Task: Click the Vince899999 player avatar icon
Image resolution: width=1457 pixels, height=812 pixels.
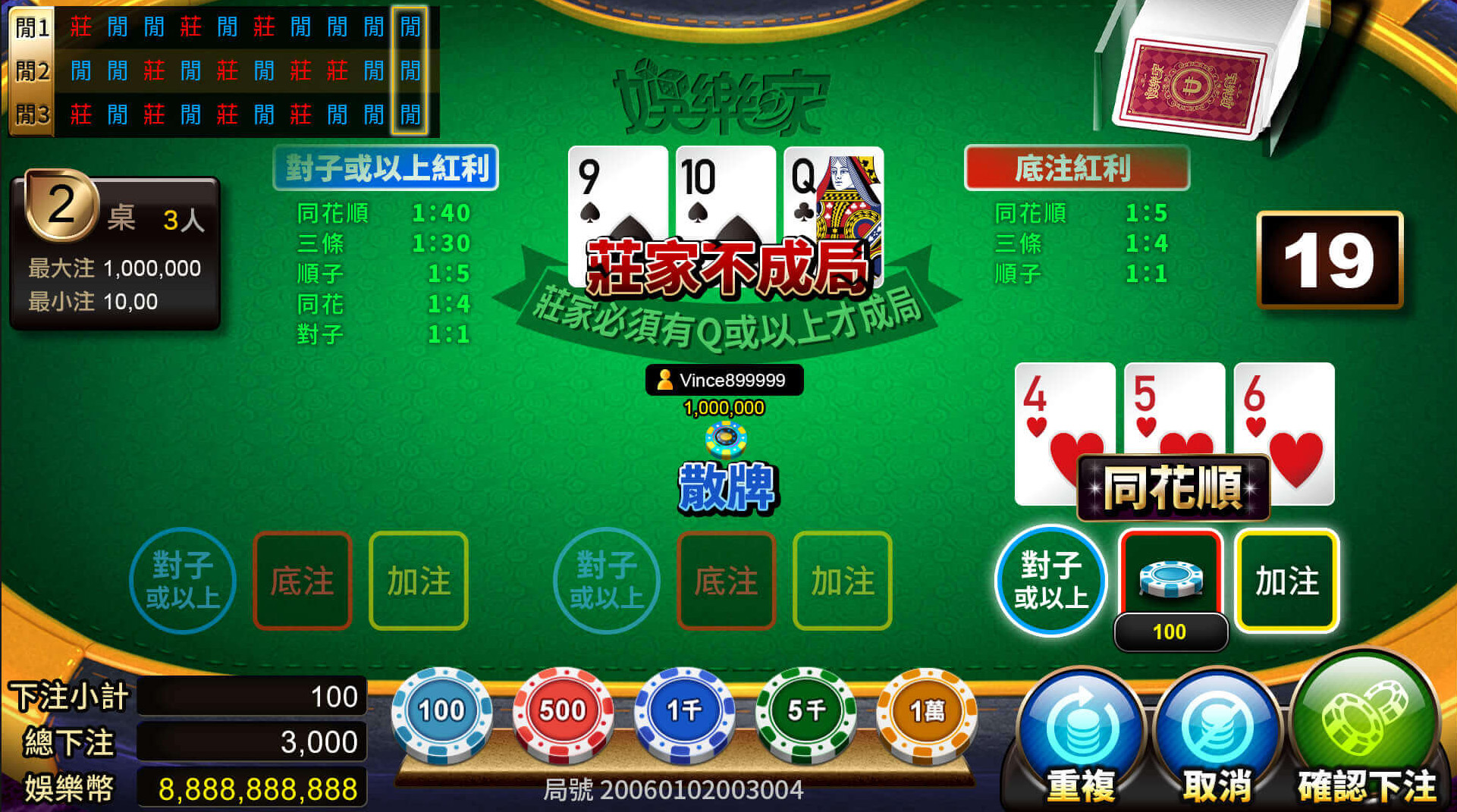Action: coord(666,380)
